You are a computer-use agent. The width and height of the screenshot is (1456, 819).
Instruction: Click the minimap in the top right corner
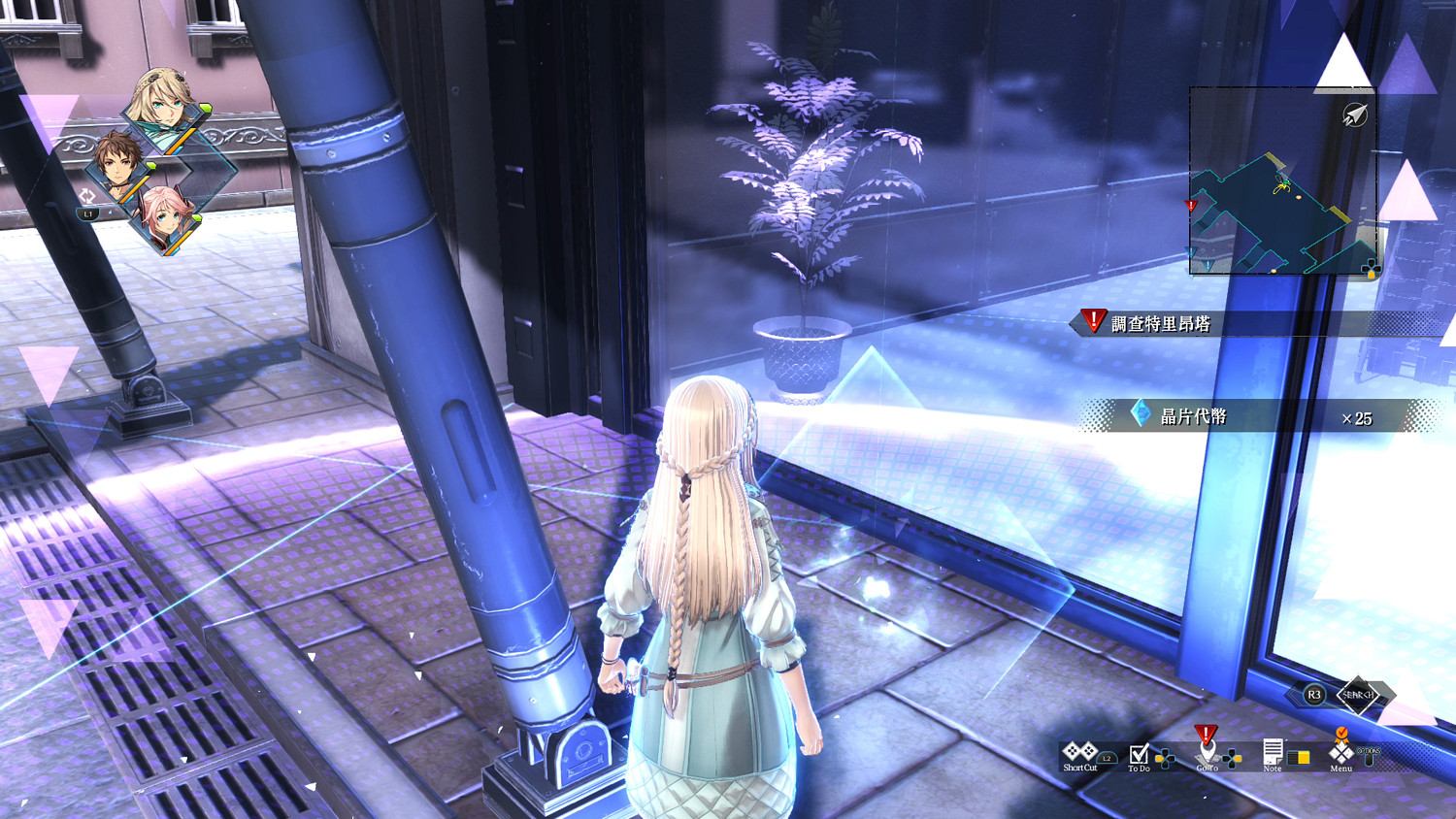(1283, 180)
